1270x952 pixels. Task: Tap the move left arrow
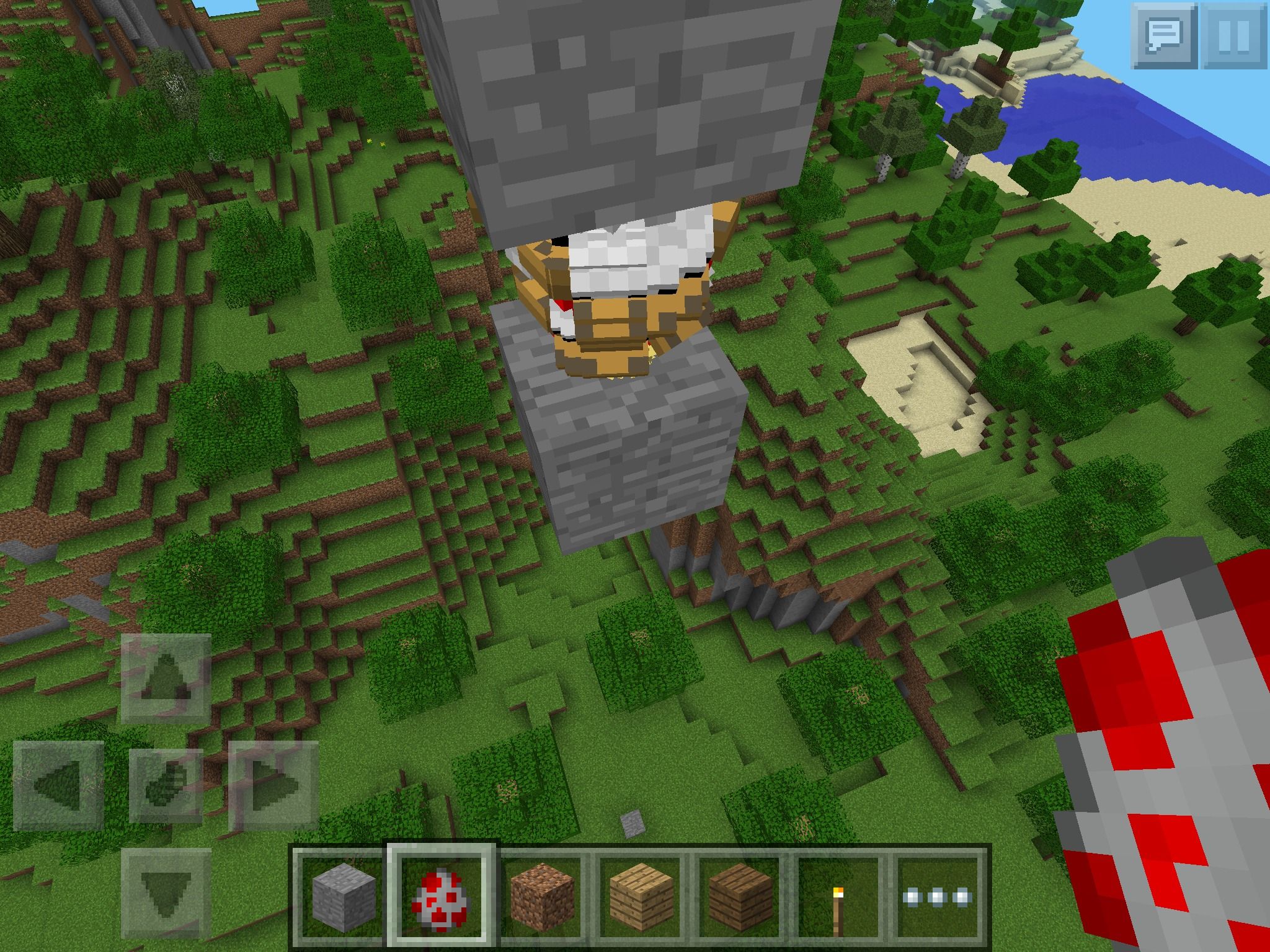point(58,786)
